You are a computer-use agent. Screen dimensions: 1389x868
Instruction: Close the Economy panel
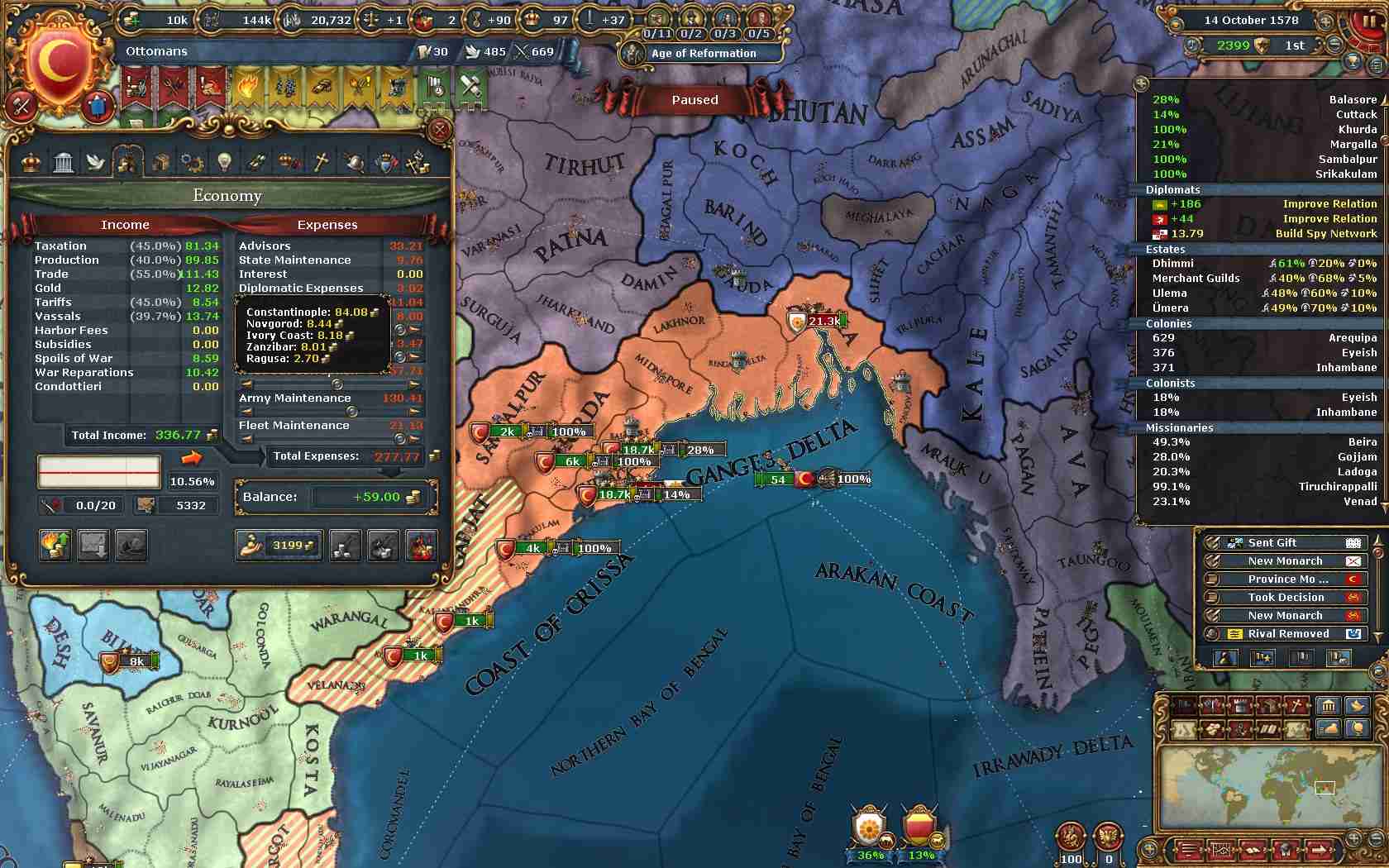[439, 130]
